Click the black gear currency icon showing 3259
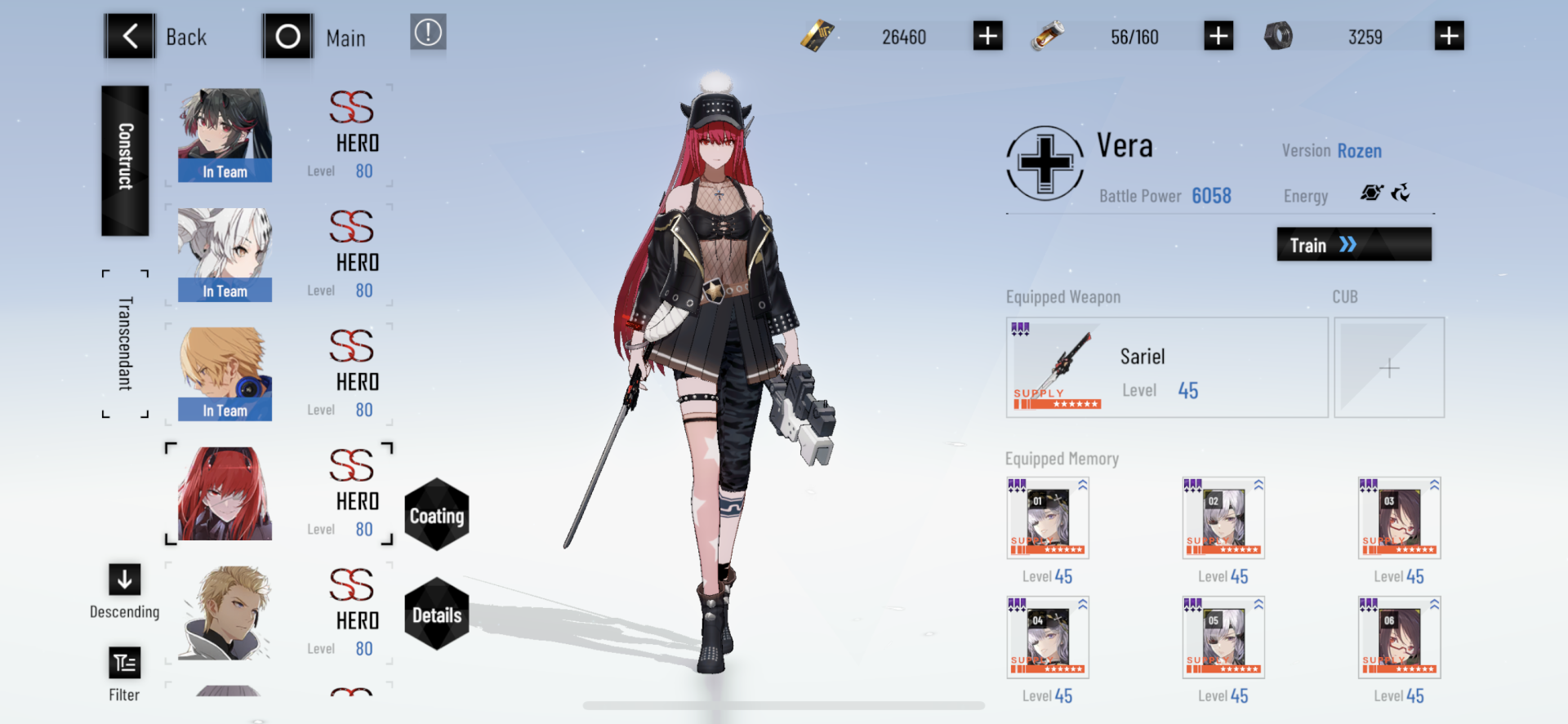This screenshot has height=724, width=1568. coord(1280,35)
